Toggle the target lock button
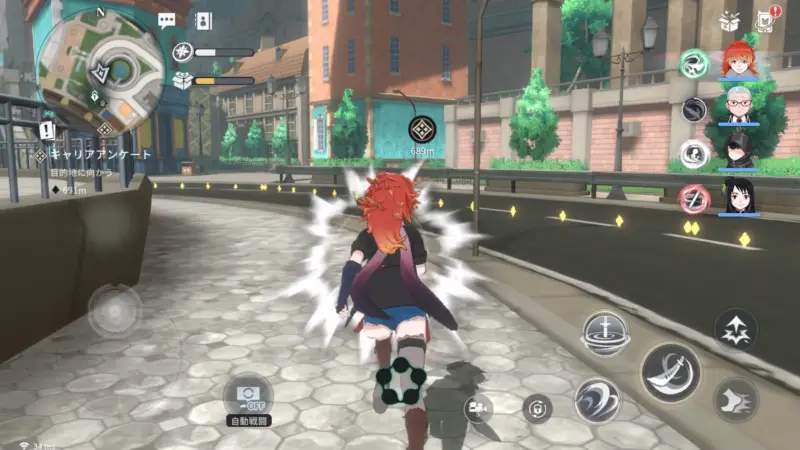The height and width of the screenshot is (450, 800). pos(537,408)
